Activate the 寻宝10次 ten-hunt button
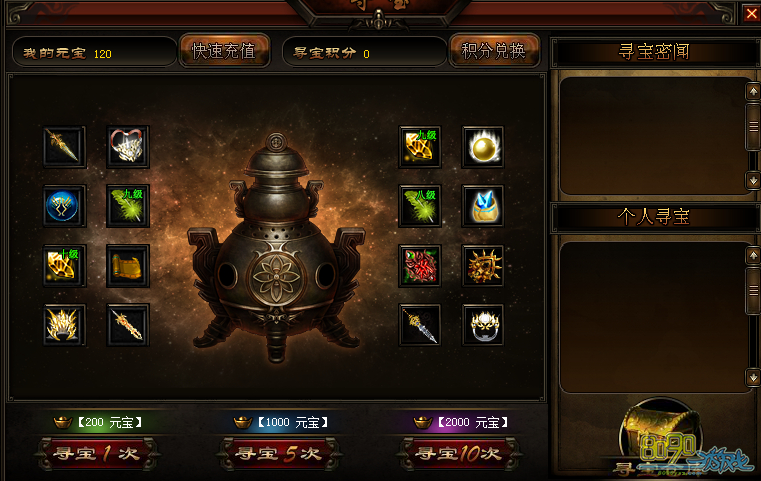The height and width of the screenshot is (481, 761). 457,453
